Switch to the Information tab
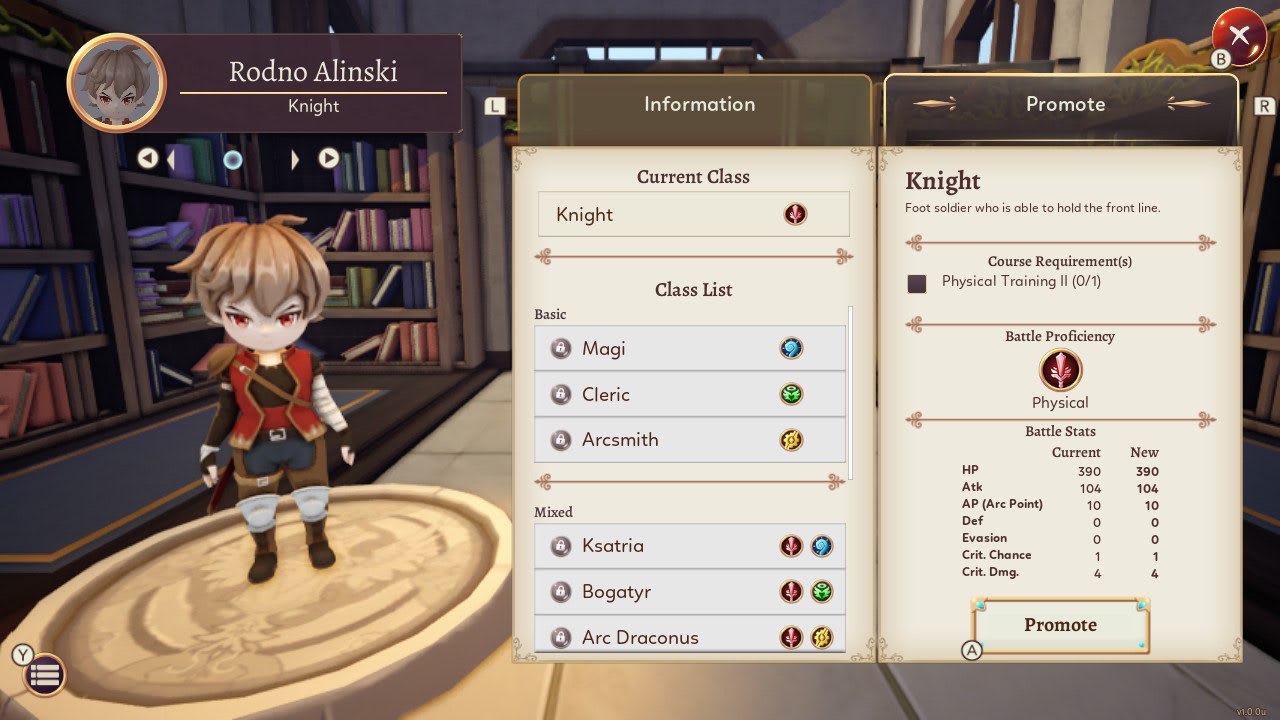The width and height of the screenshot is (1280, 720). point(698,103)
